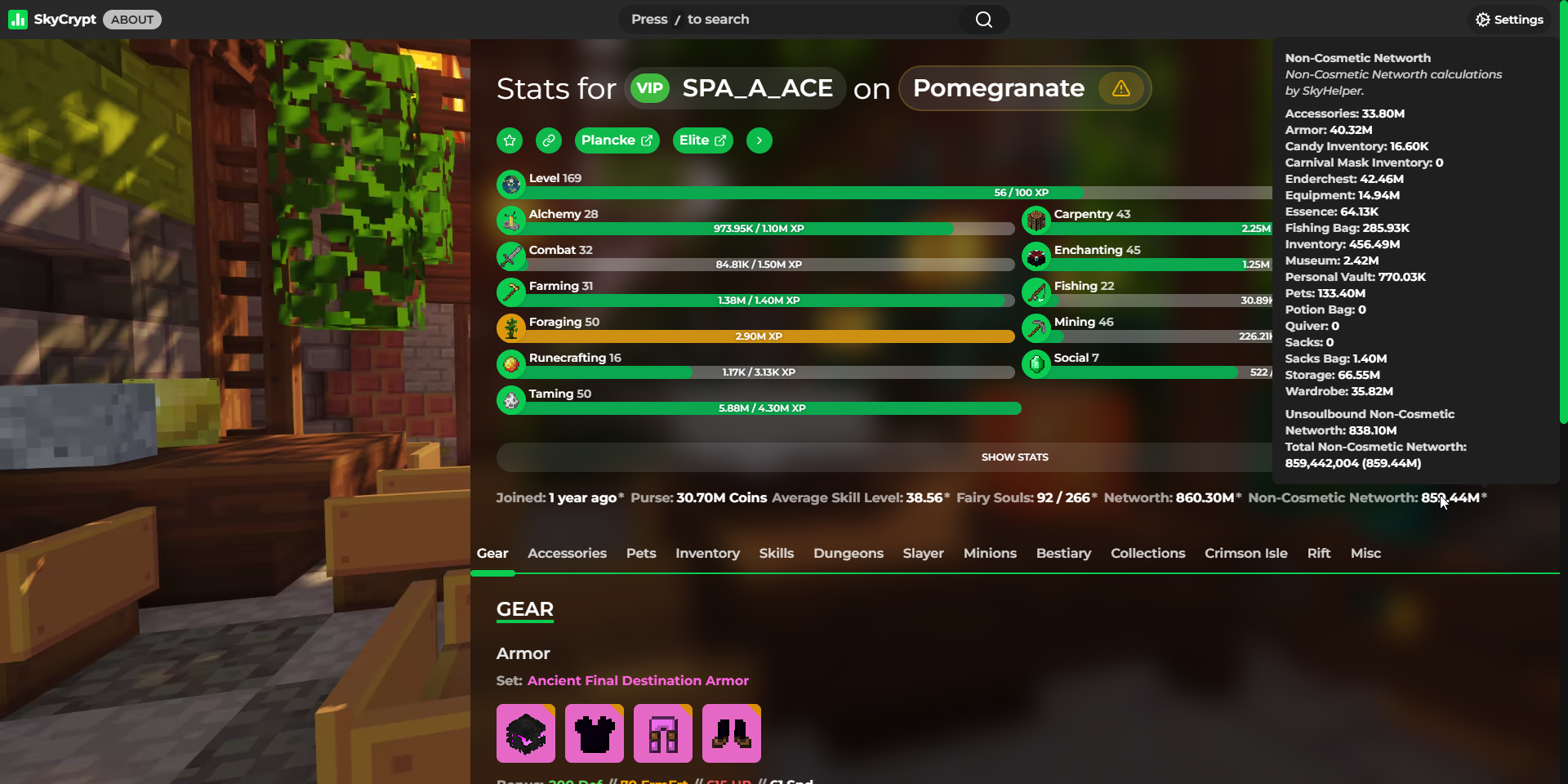The height and width of the screenshot is (784, 1568).
Task: Go to SkyCrypt home logo
Action: click(x=53, y=20)
